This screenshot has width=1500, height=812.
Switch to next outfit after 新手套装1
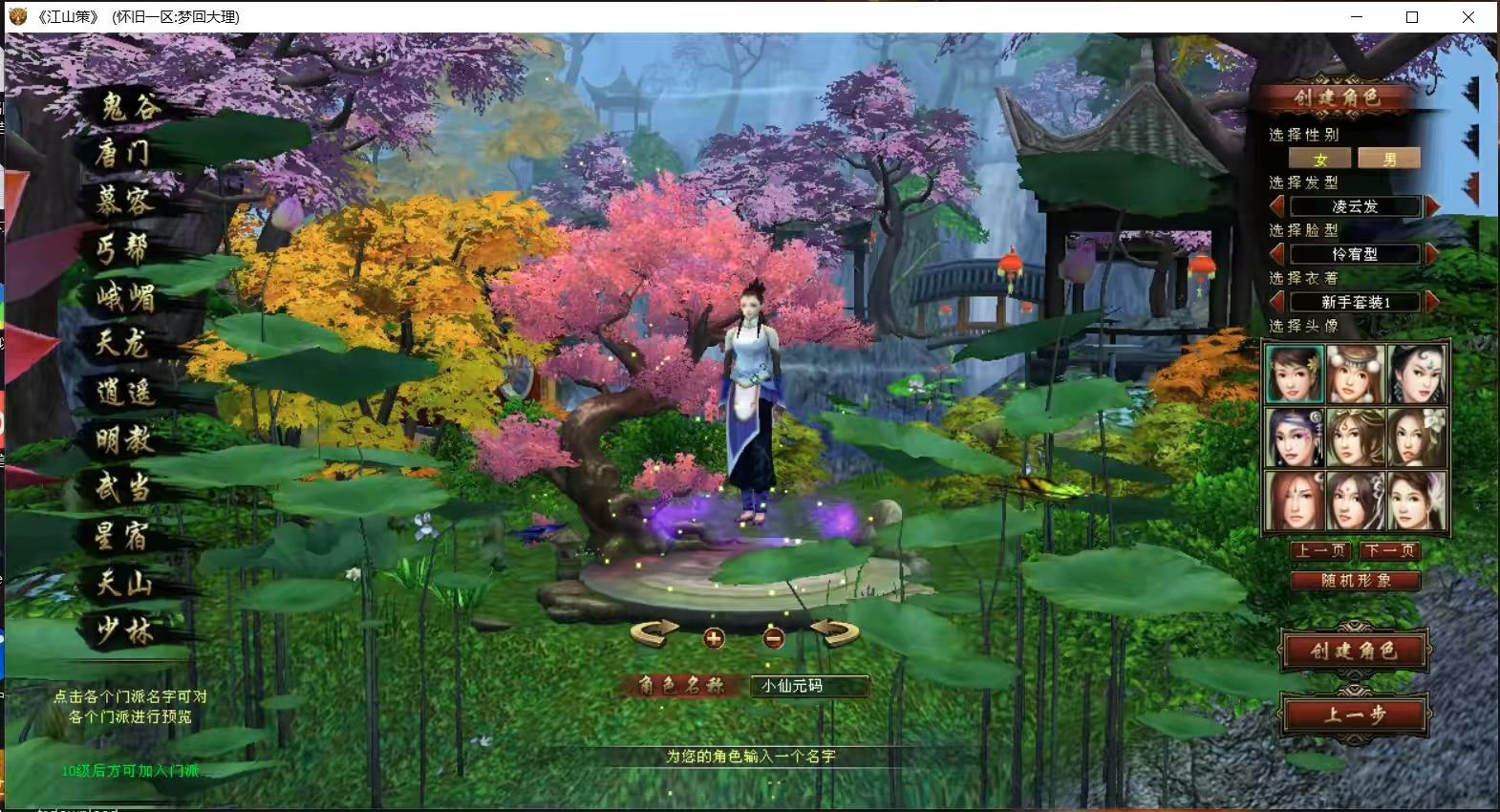(x=1432, y=302)
